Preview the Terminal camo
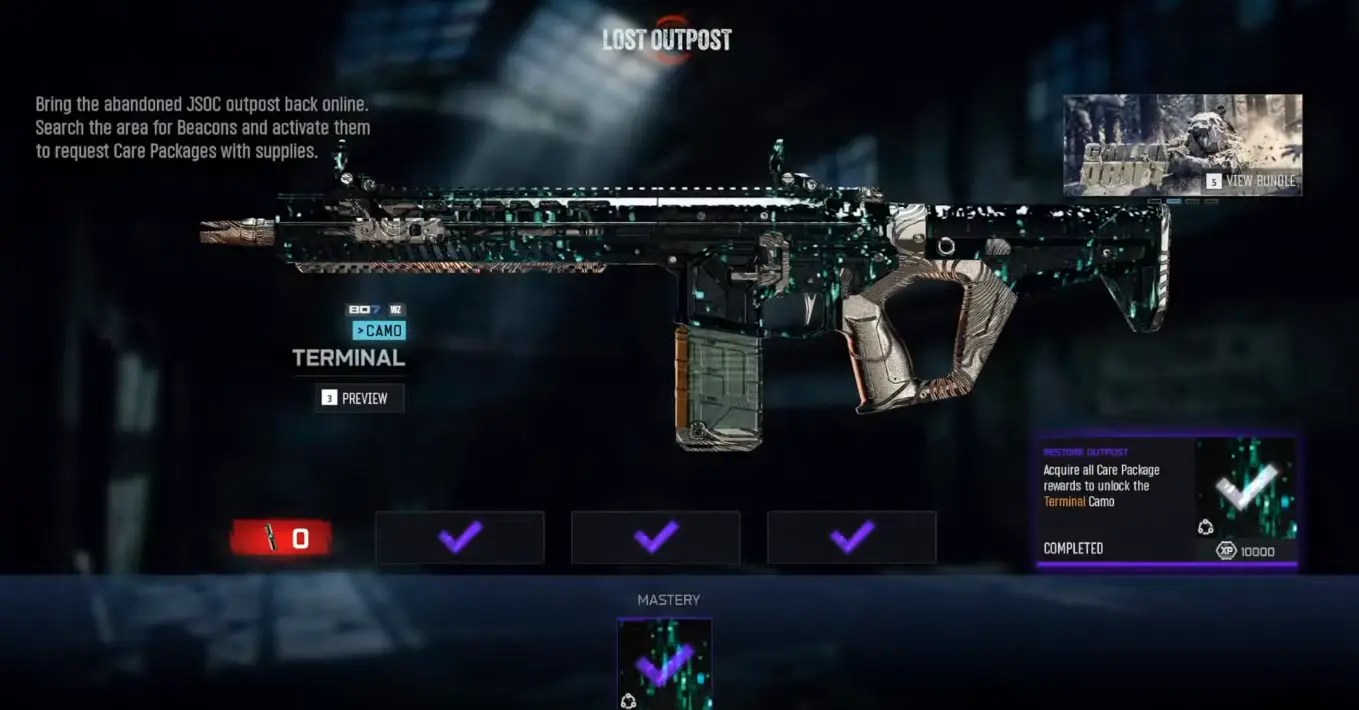This screenshot has height=710, width=1359. tap(360, 398)
